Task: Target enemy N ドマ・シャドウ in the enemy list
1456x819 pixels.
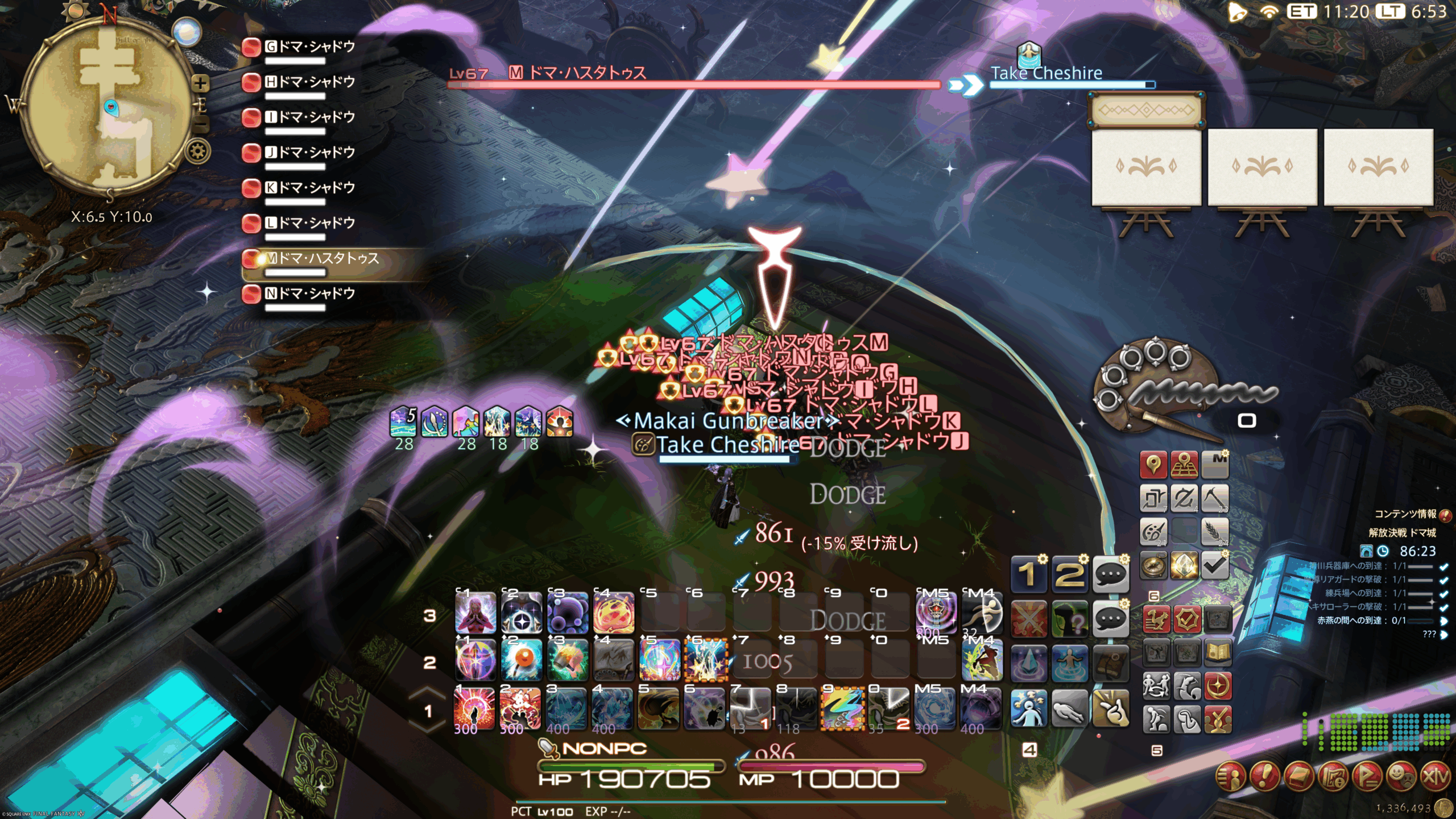Action: point(310,294)
